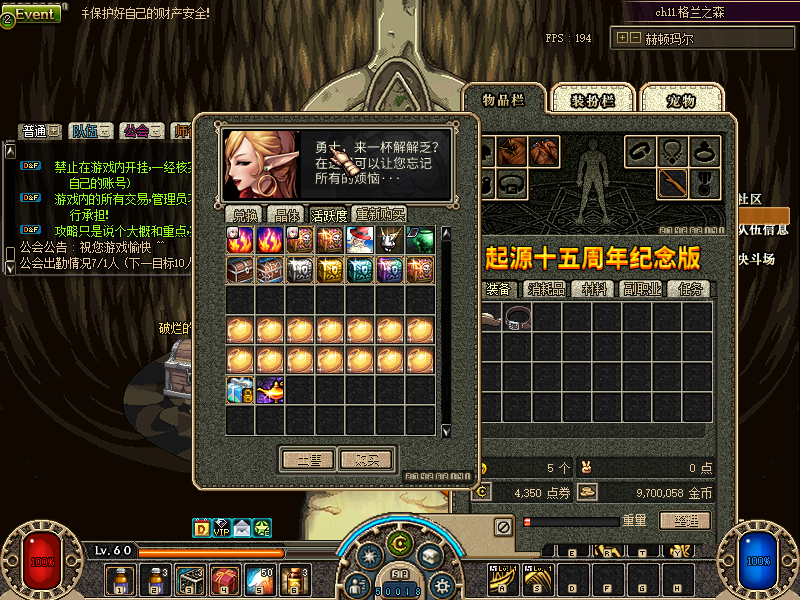Click the 购买 (buy) button
Screen dimensions: 800x600
(368, 459)
